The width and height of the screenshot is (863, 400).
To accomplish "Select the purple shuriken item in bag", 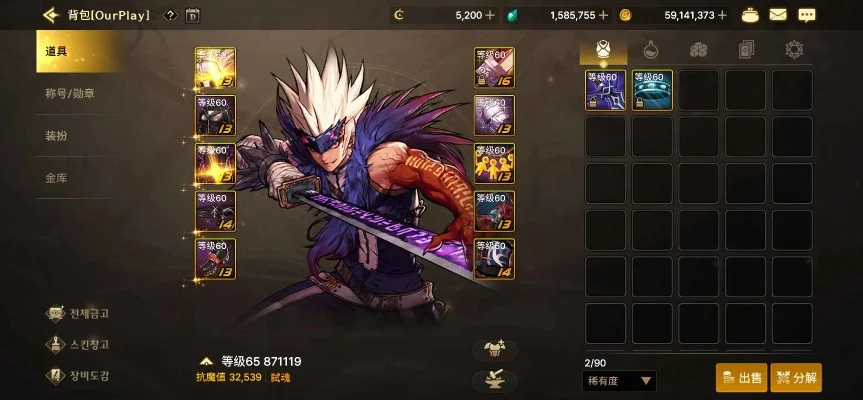I will click(605, 89).
